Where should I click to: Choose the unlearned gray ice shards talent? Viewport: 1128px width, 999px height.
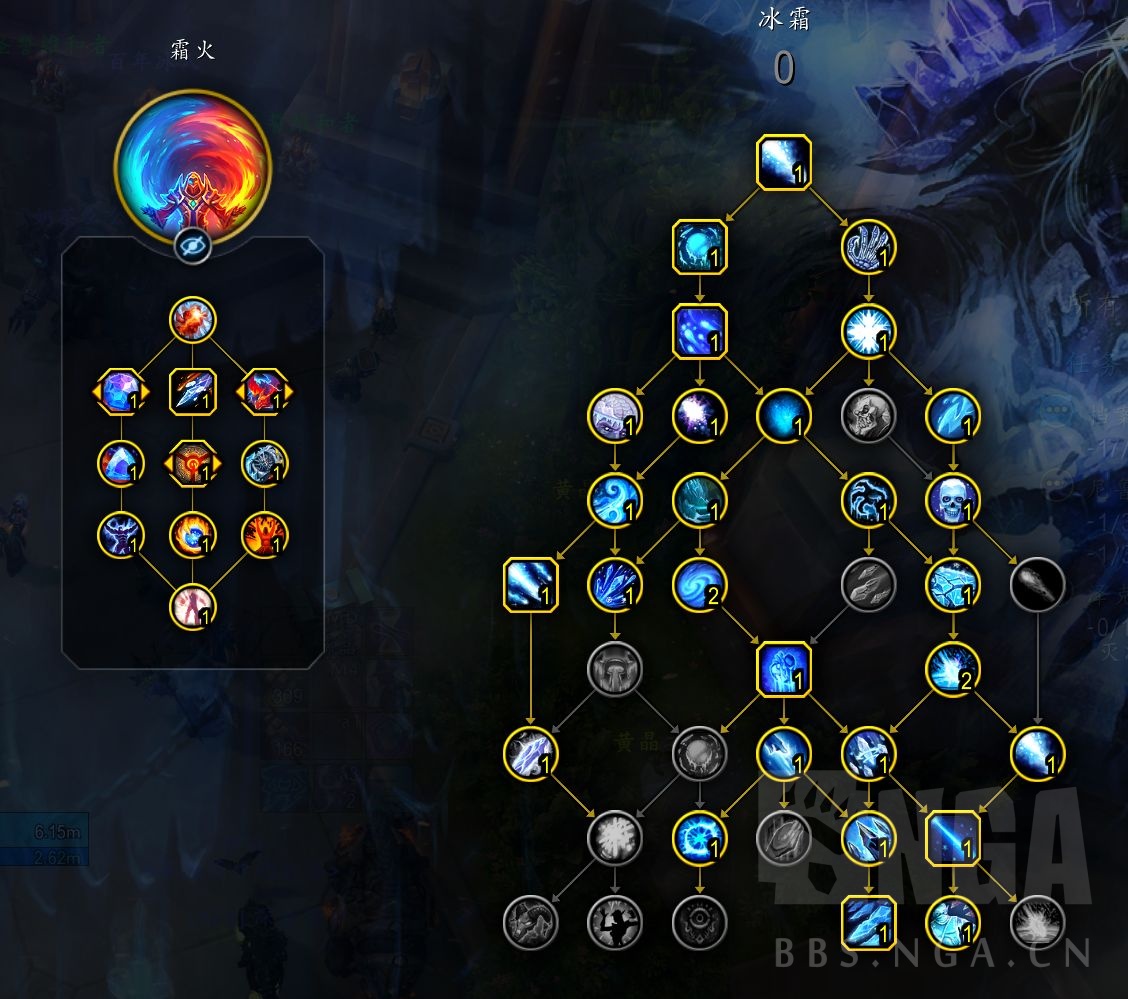(868, 585)
